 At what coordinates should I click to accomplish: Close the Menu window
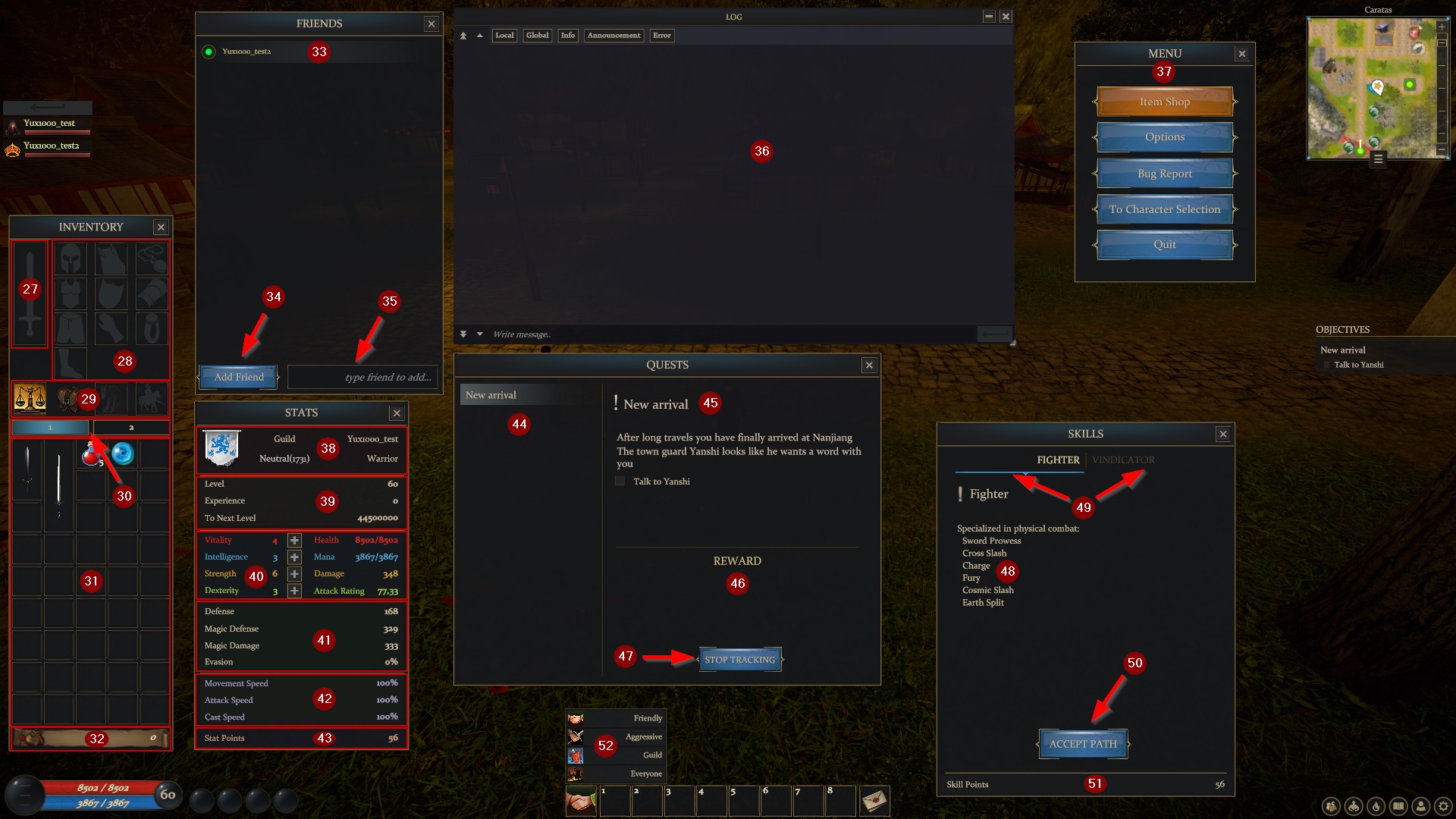(1241, 54)
